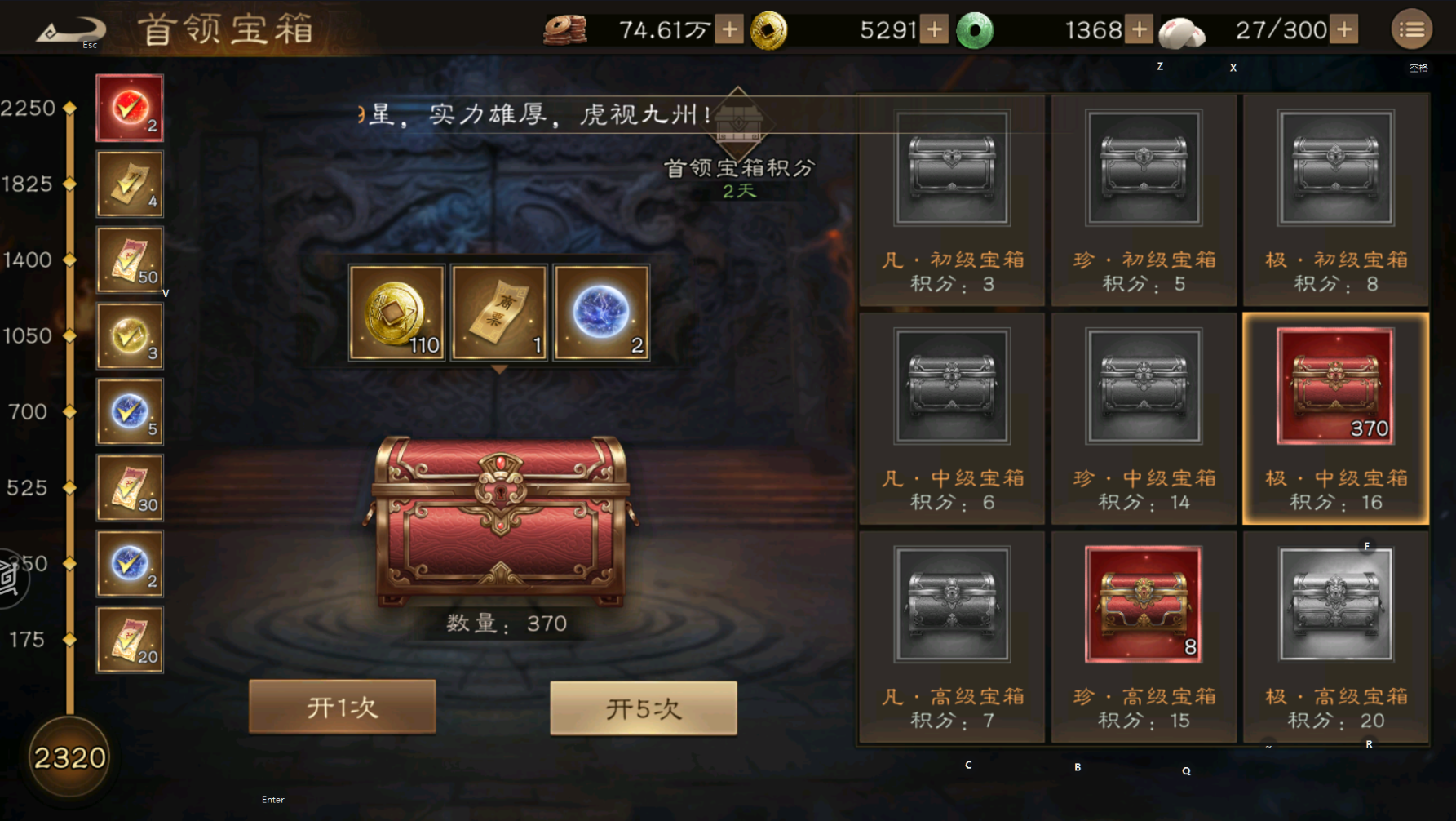This screenshot has width=1456, height=821.
Task: View the 110 gold coin reward preview
Action: tap(396, 313)
